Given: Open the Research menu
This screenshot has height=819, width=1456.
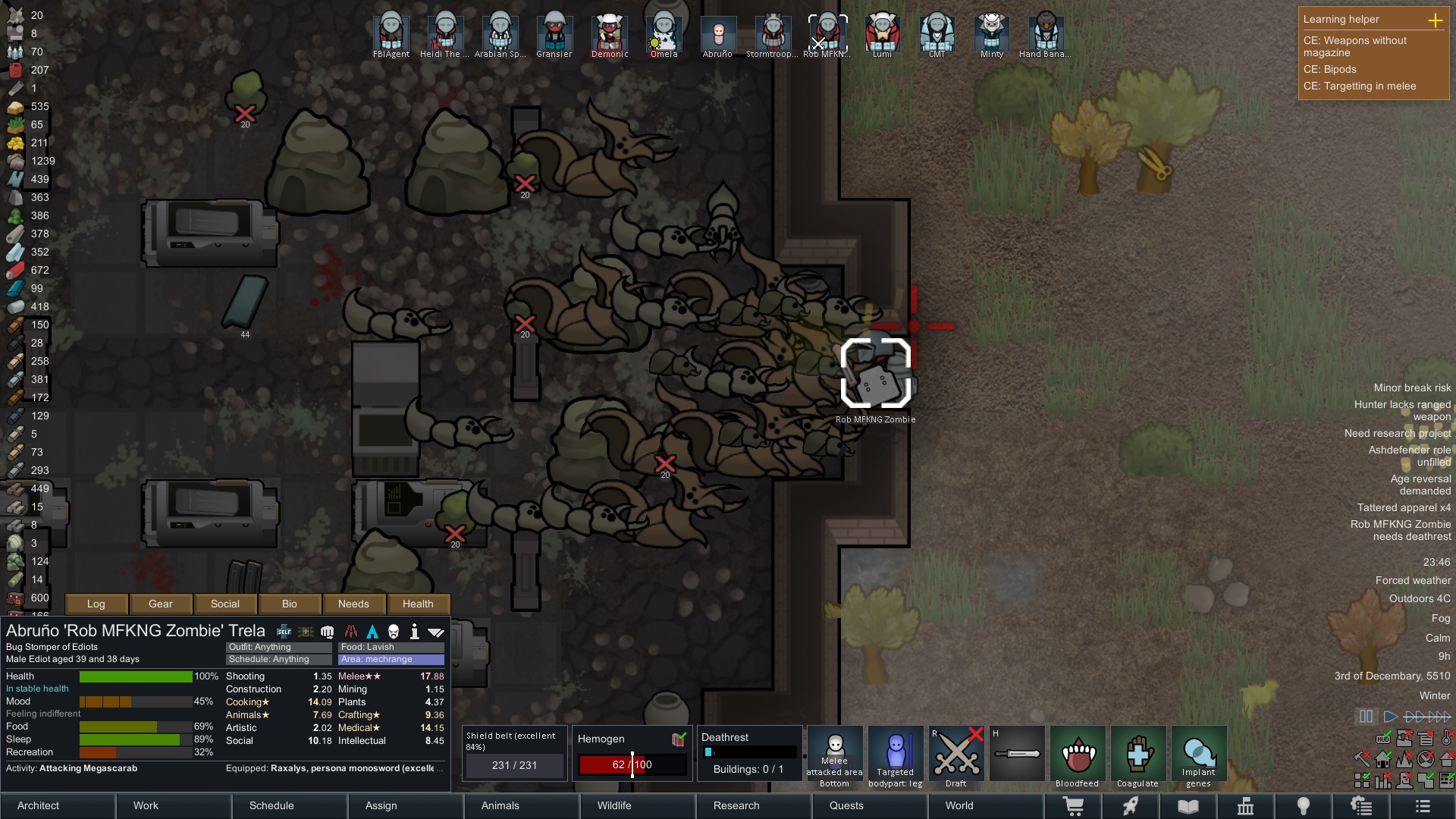Looking at the screenshot, I should pos(736,805).
